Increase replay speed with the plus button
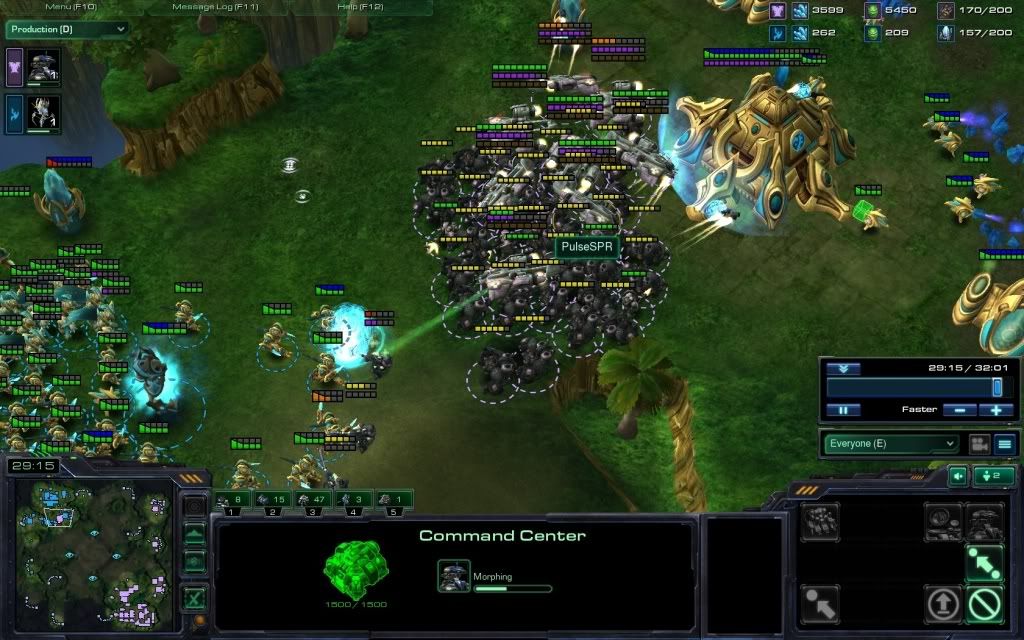The height and width of the screenshot is (640, 1024). click(x=996, y=410)
